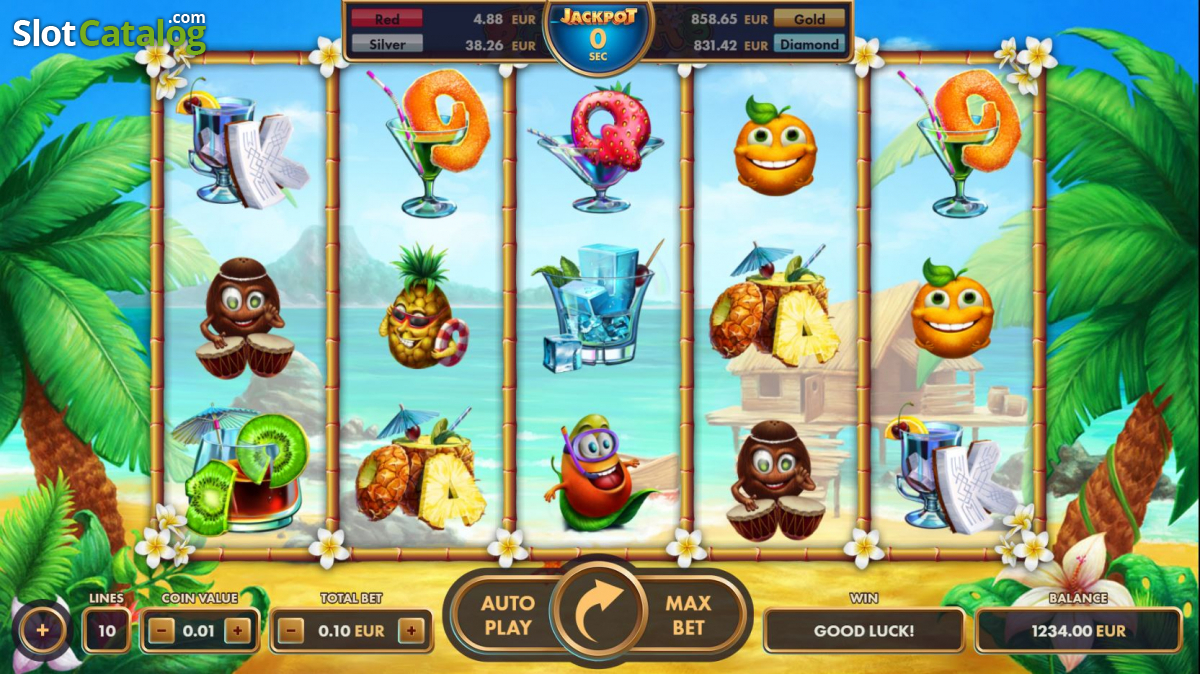Open the round plus menu button
Image resolution: width=1200 pixels, height=674 pixels.
pyautogui.click(x=42, y=631)
